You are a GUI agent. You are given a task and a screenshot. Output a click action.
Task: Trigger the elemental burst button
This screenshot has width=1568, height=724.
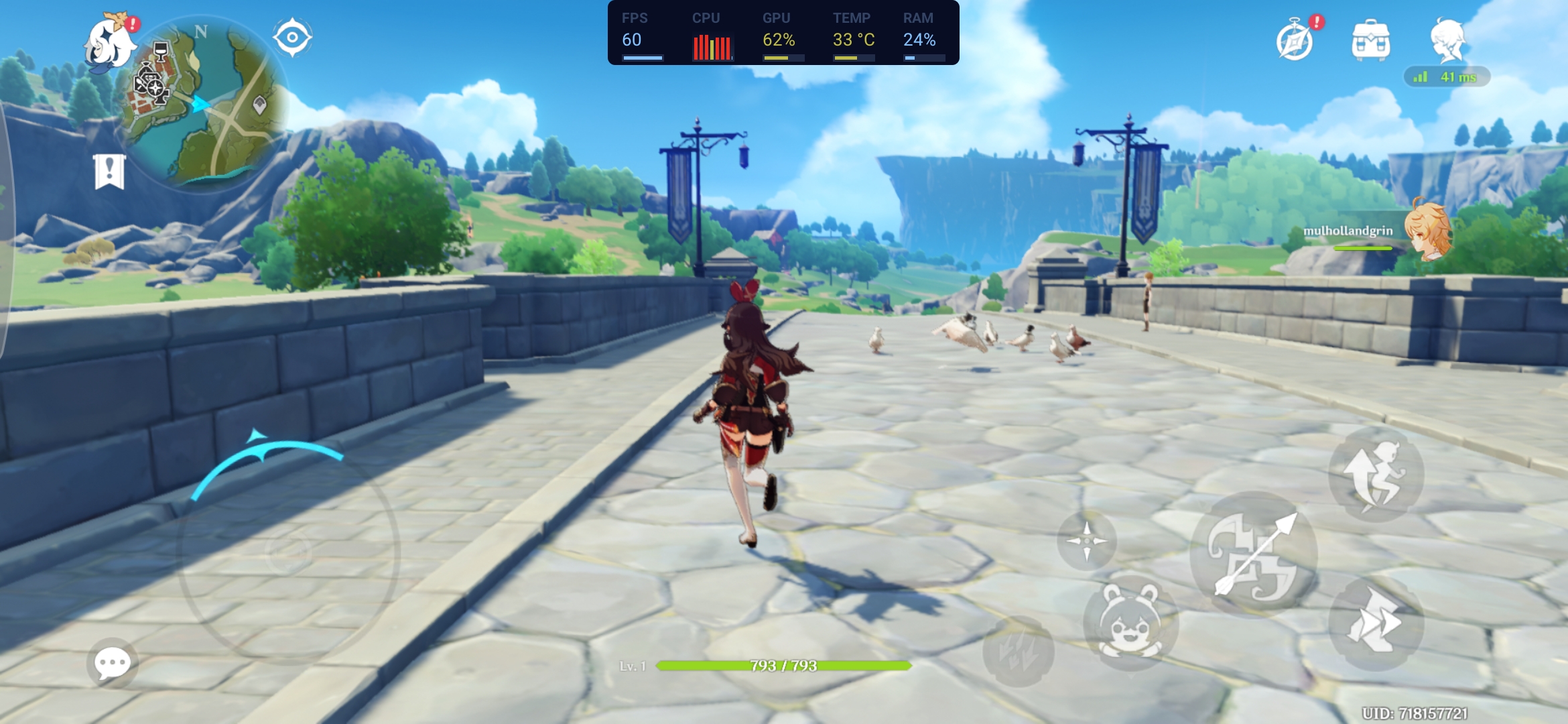coord(1019,650)
